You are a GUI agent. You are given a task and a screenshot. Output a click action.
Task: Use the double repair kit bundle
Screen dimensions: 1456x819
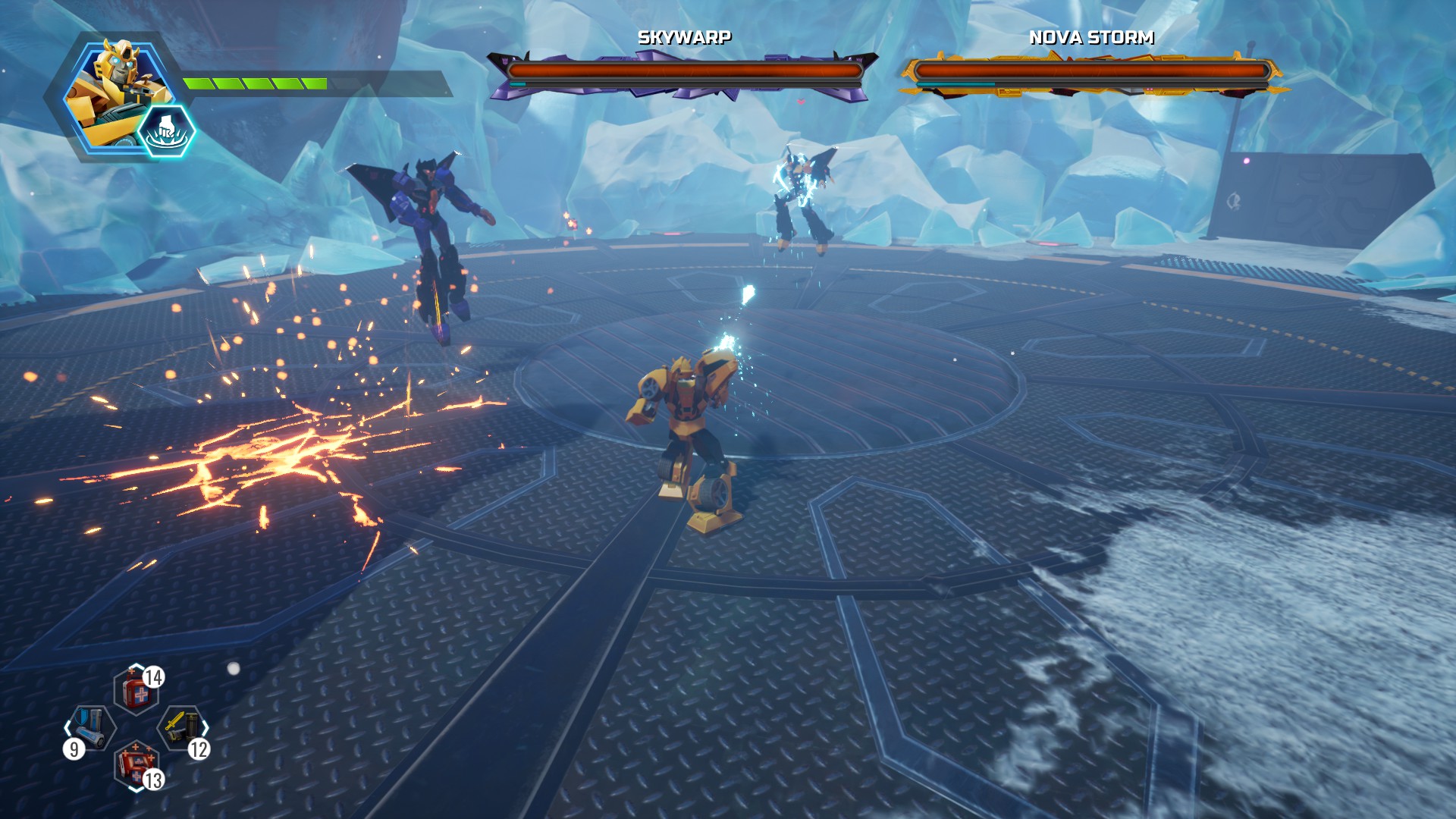[x=136, y=764]
